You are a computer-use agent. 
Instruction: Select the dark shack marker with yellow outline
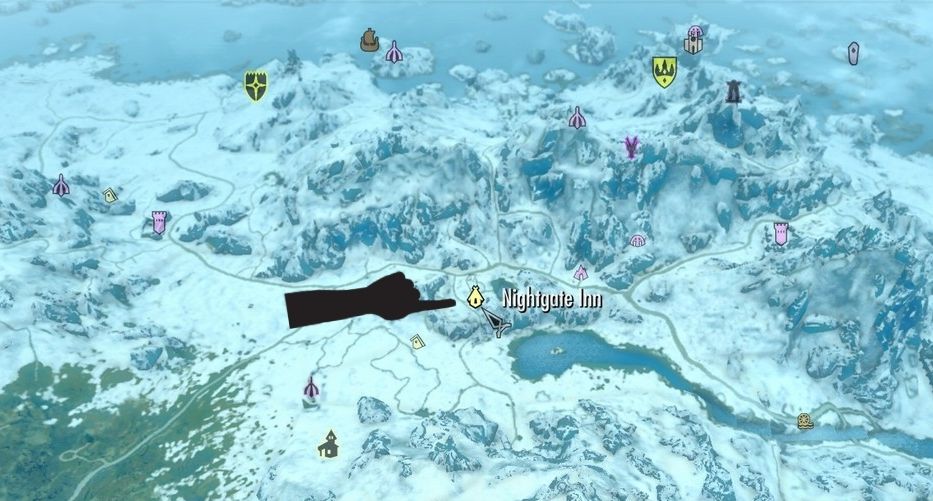coord(327,443)
